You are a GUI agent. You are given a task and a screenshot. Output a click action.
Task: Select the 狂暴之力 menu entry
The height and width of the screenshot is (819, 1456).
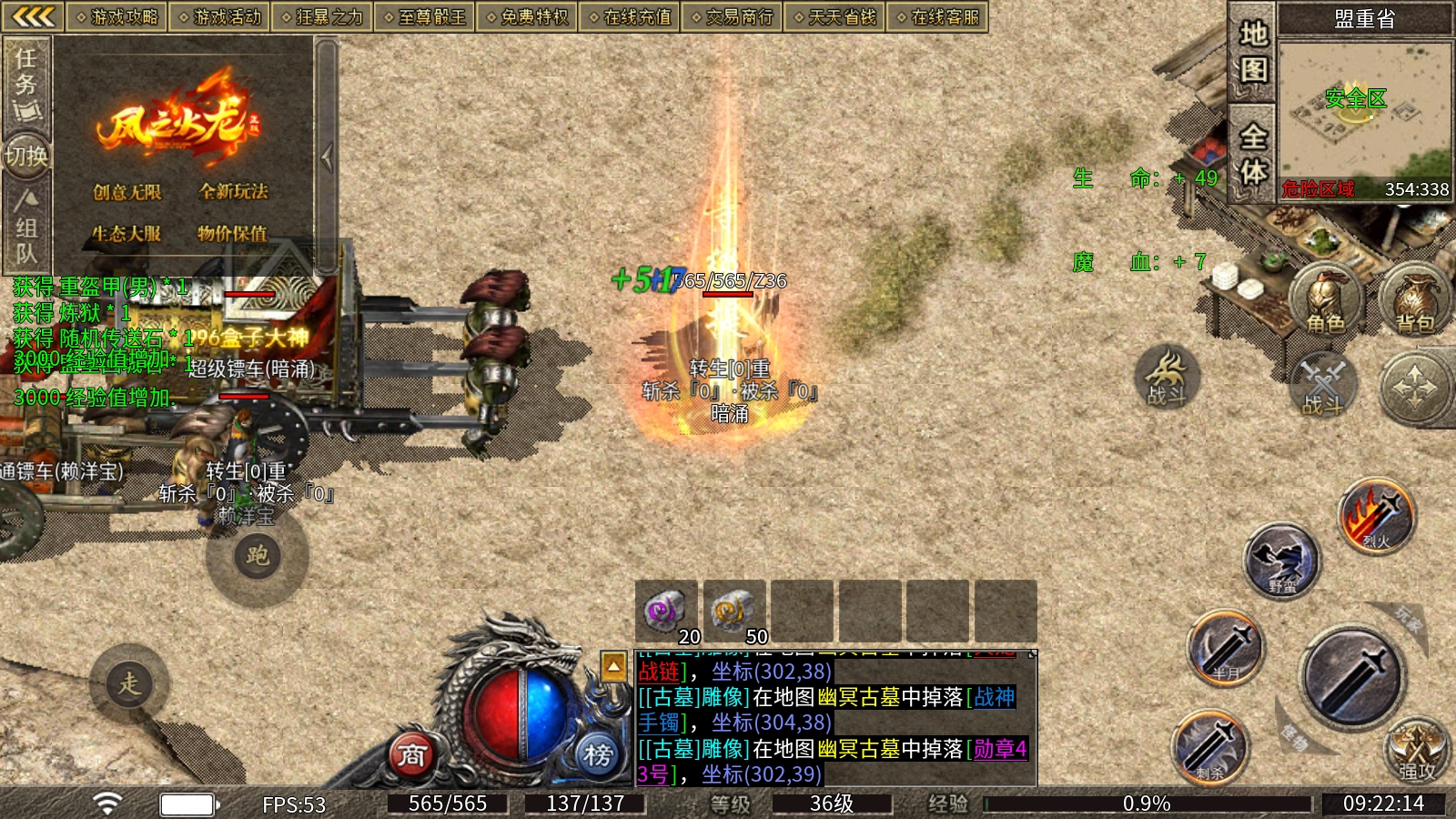click(x=321, y=16)
